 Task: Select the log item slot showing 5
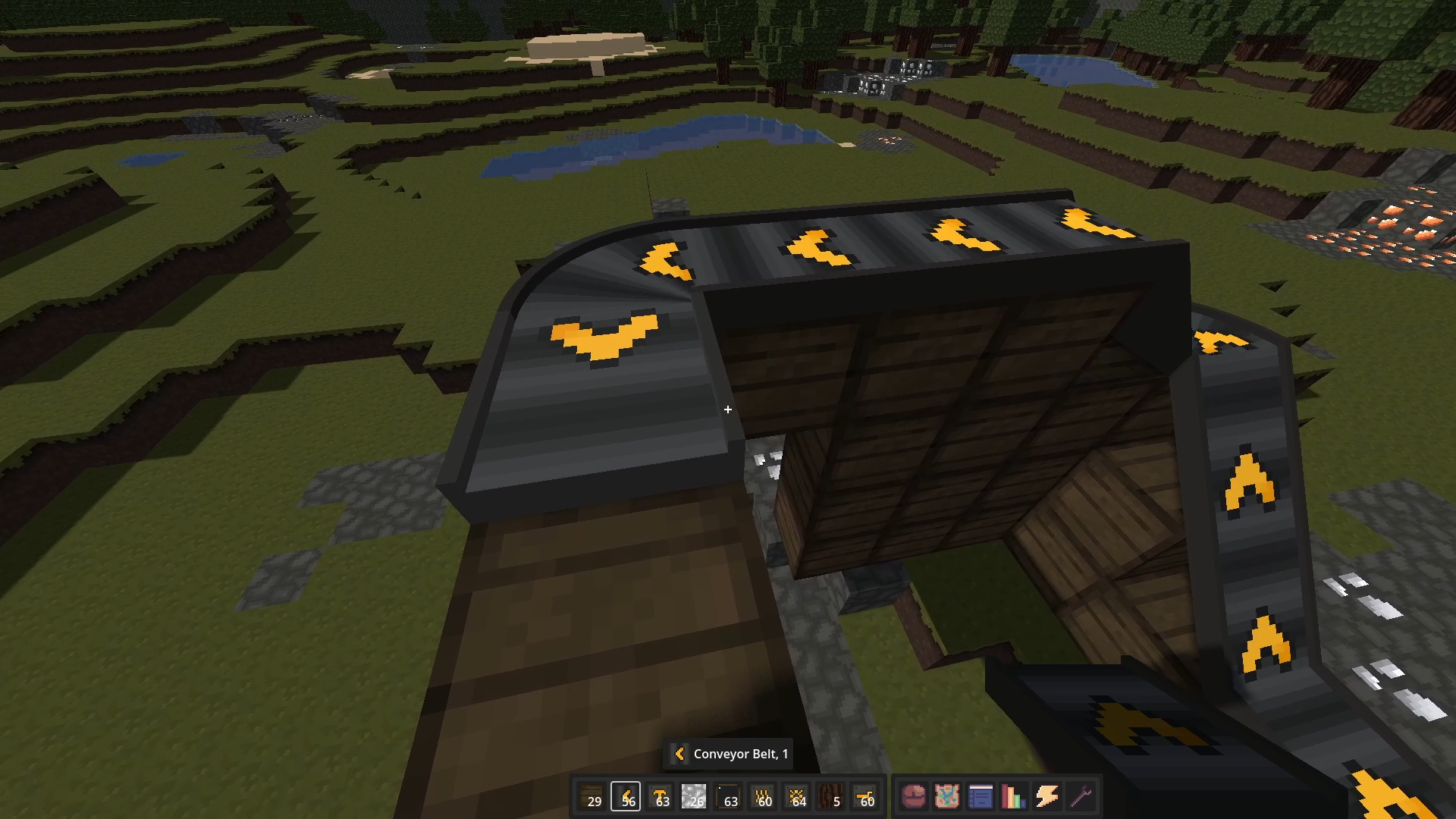pos(832,796)
